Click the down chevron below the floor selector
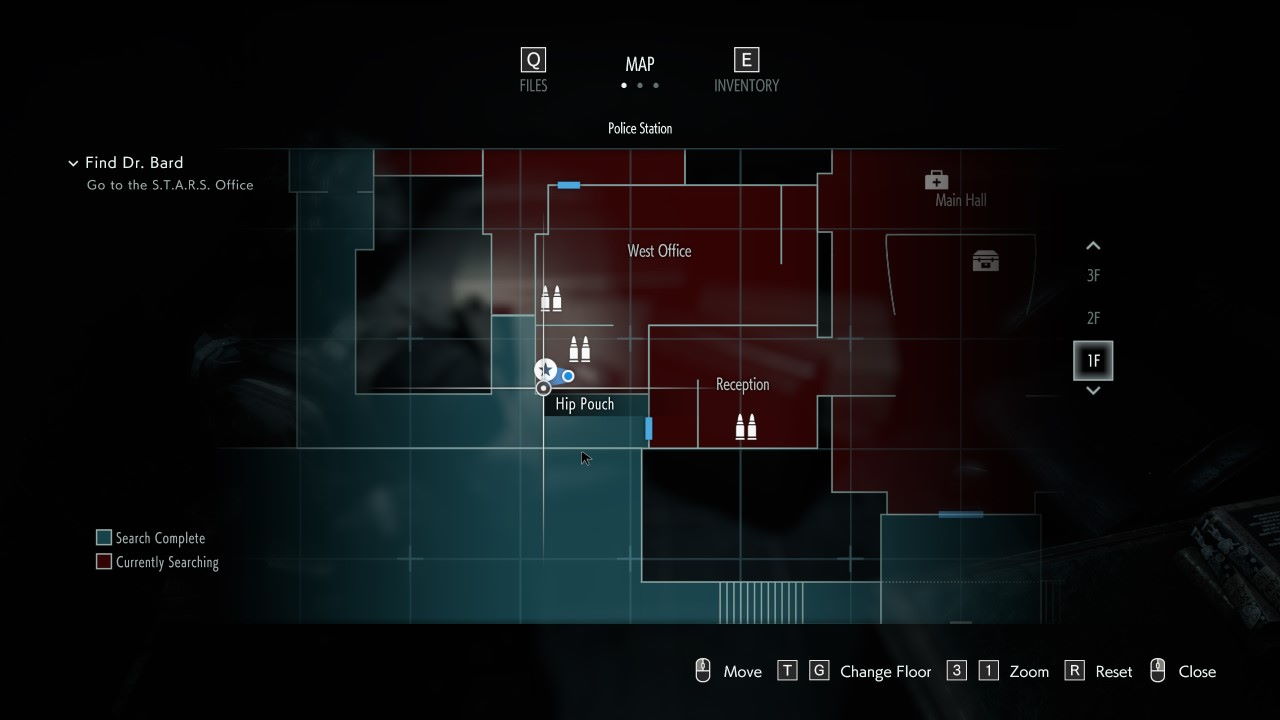 1092,393
